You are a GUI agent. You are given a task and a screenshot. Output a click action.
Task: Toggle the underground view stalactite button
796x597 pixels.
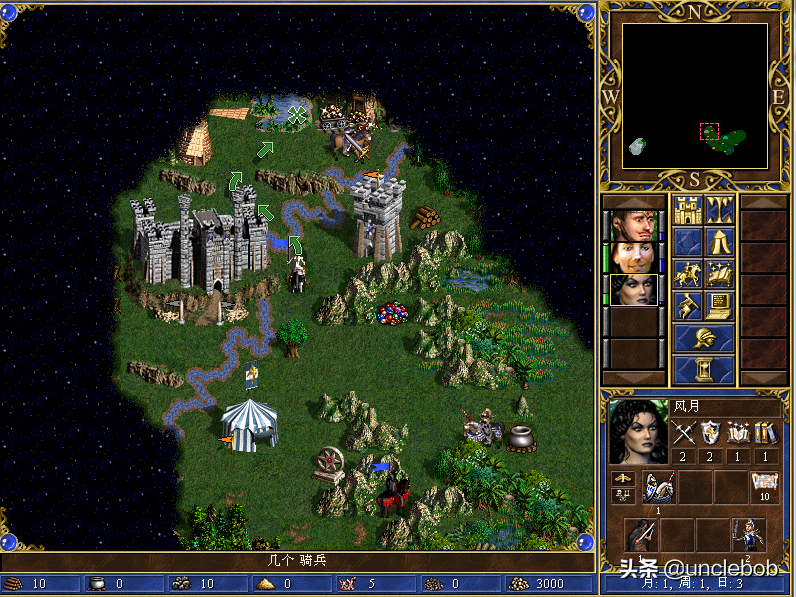point(720,209)
